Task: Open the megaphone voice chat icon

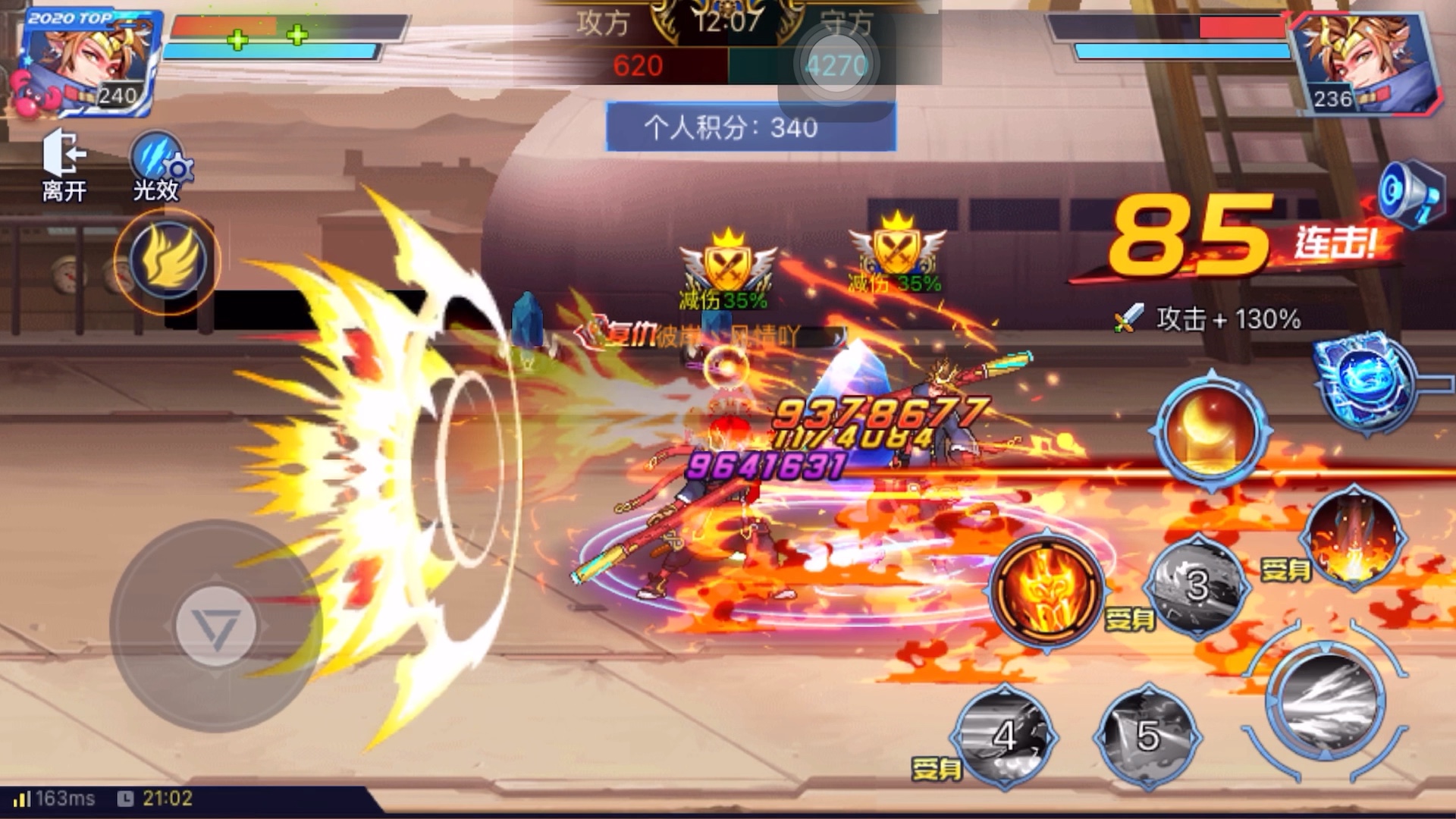Action: [x=1409, y=193]
